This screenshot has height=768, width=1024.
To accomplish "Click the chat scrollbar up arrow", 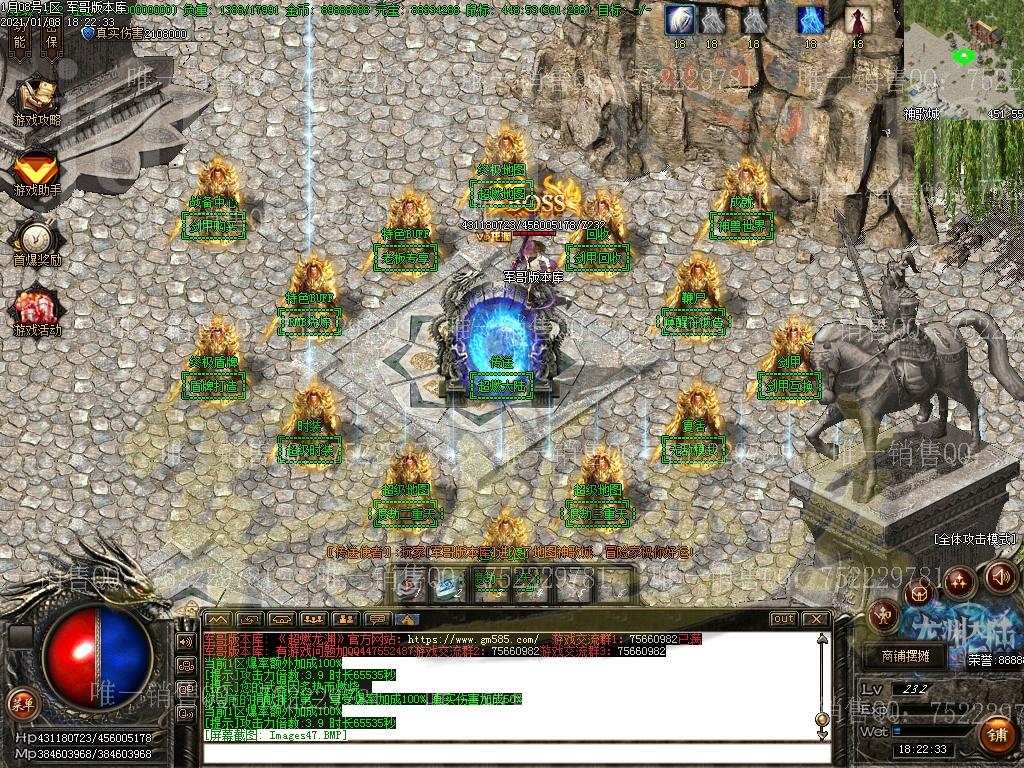I will (822, 640).
